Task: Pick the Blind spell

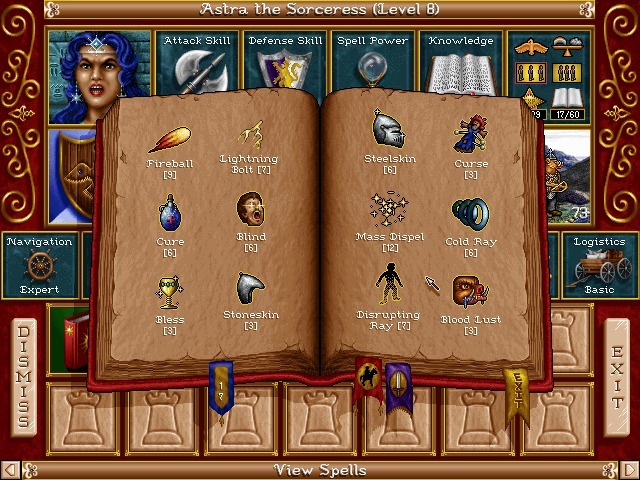Action: click(x=251, y=211)
